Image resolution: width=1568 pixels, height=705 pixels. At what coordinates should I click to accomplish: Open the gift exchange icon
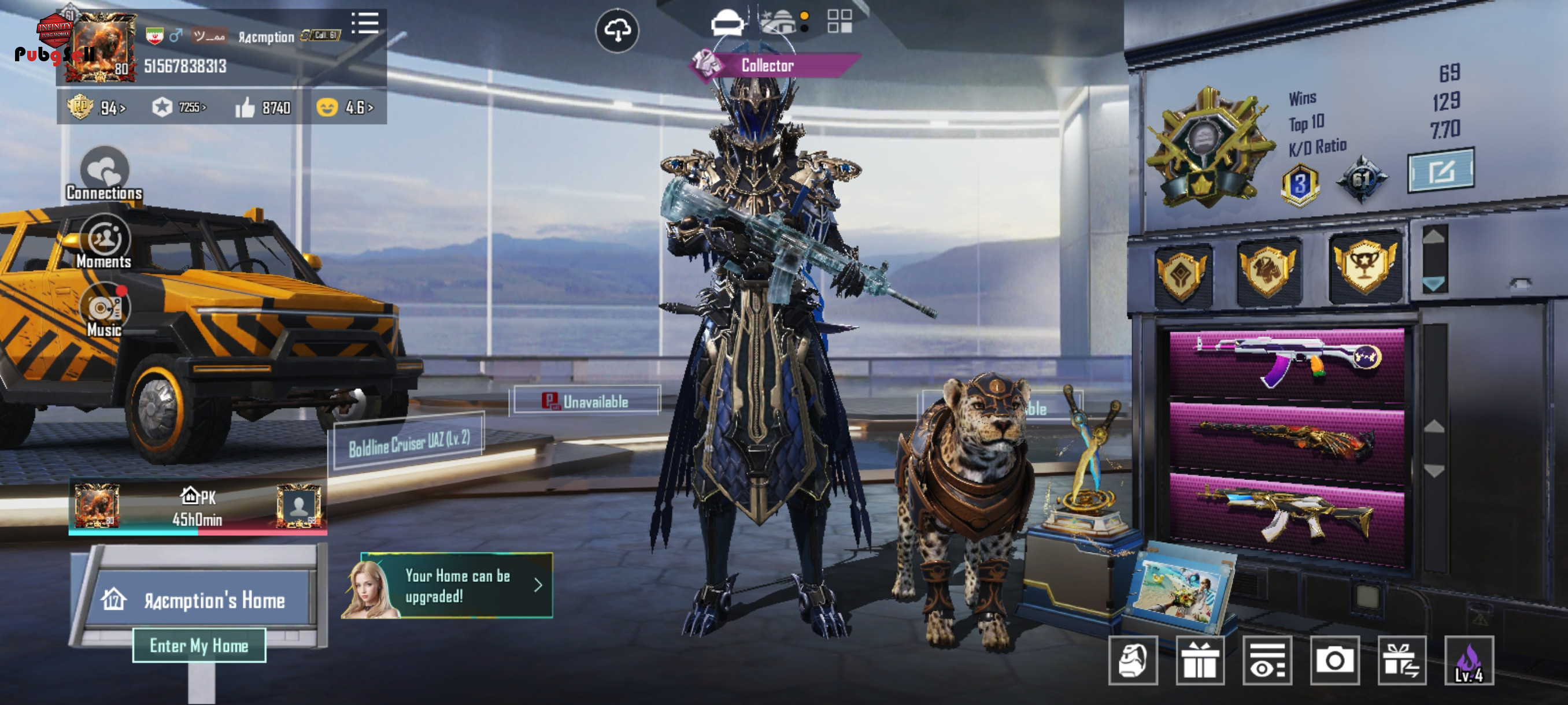click(1401, 661)
